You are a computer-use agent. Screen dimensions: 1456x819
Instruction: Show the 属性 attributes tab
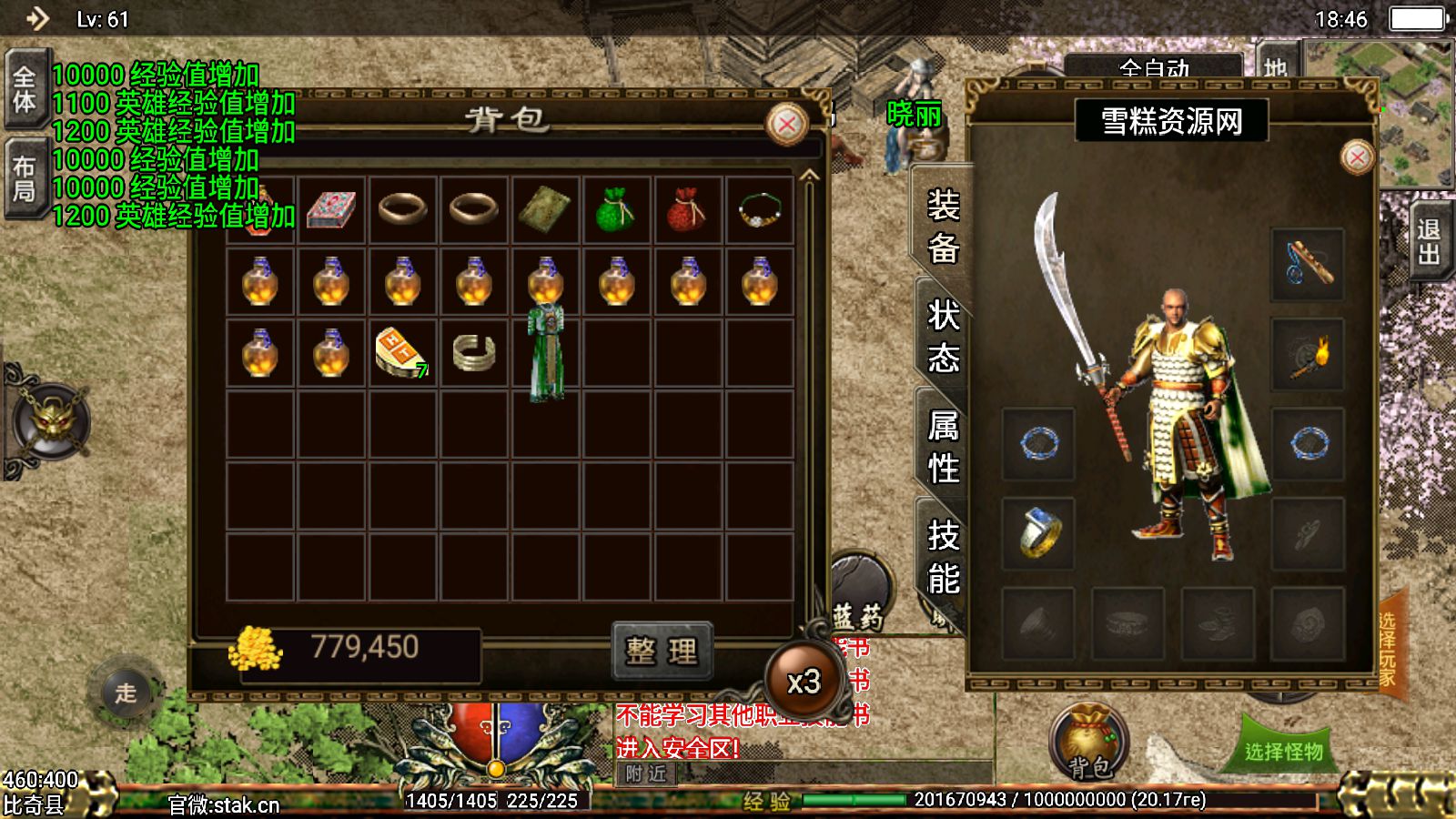pyautogui.click(x=944, y=447)
